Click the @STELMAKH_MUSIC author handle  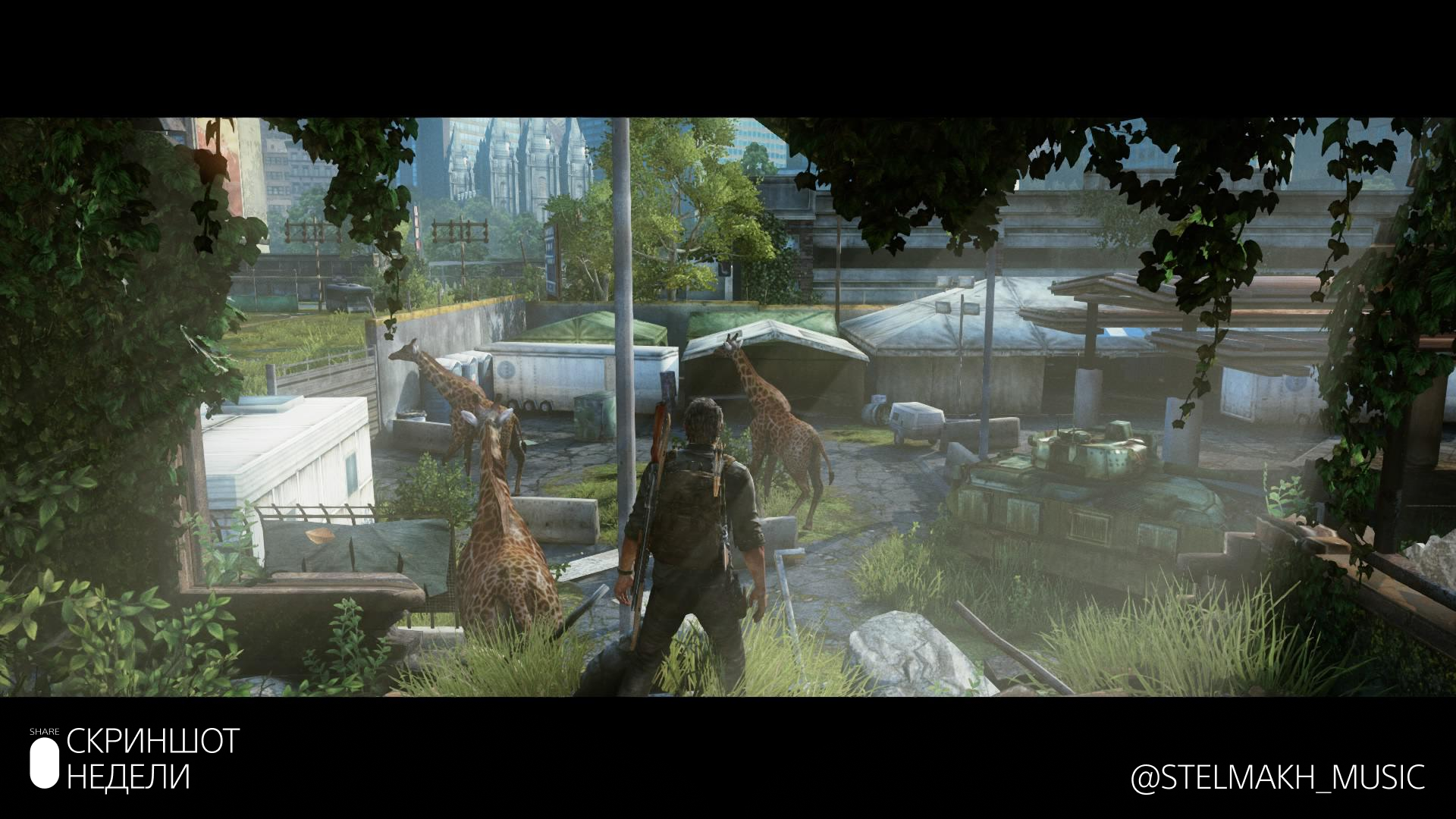(x=1277, y=777)
